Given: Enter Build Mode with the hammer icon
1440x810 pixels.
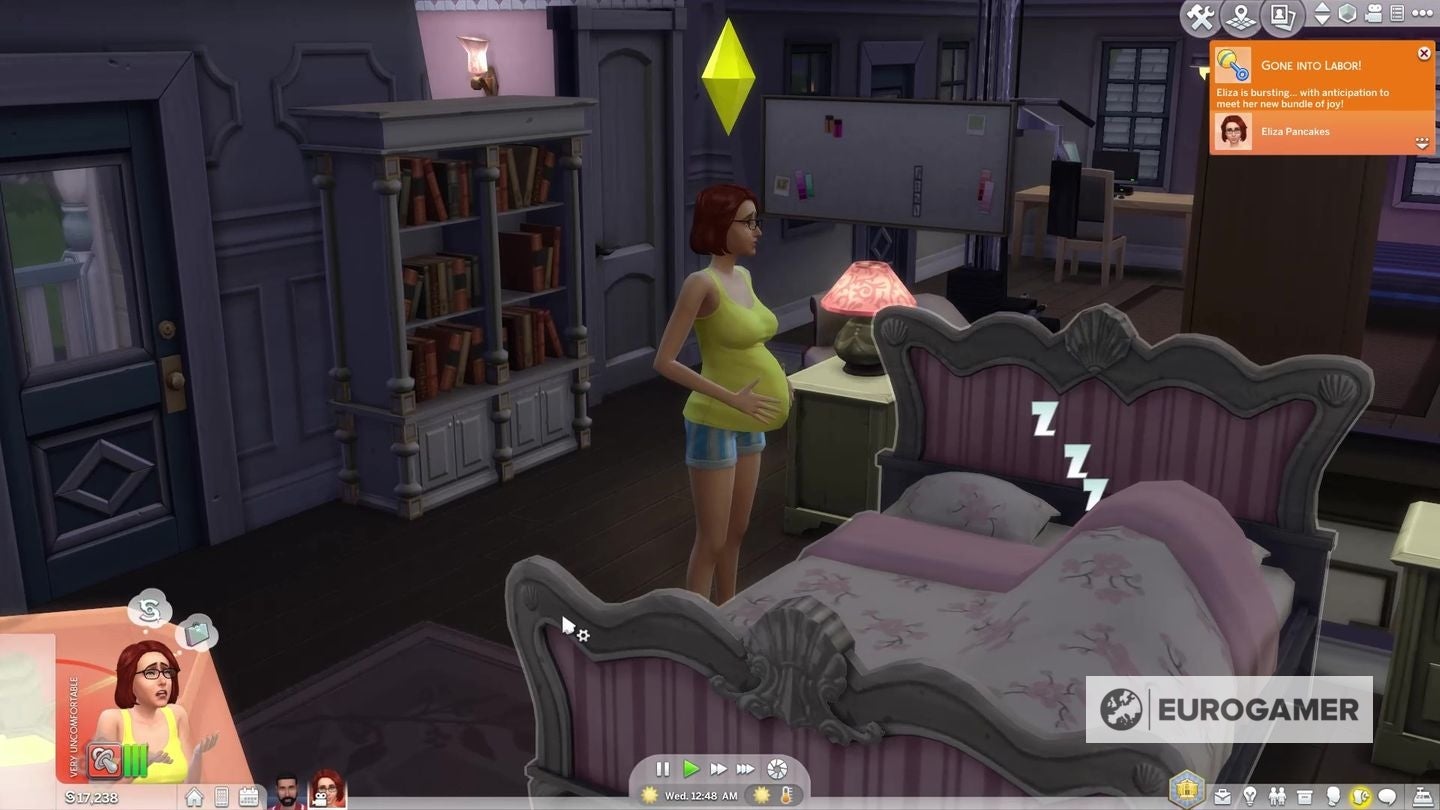Looking at the screenshot, I should [x=1199, y=14].
